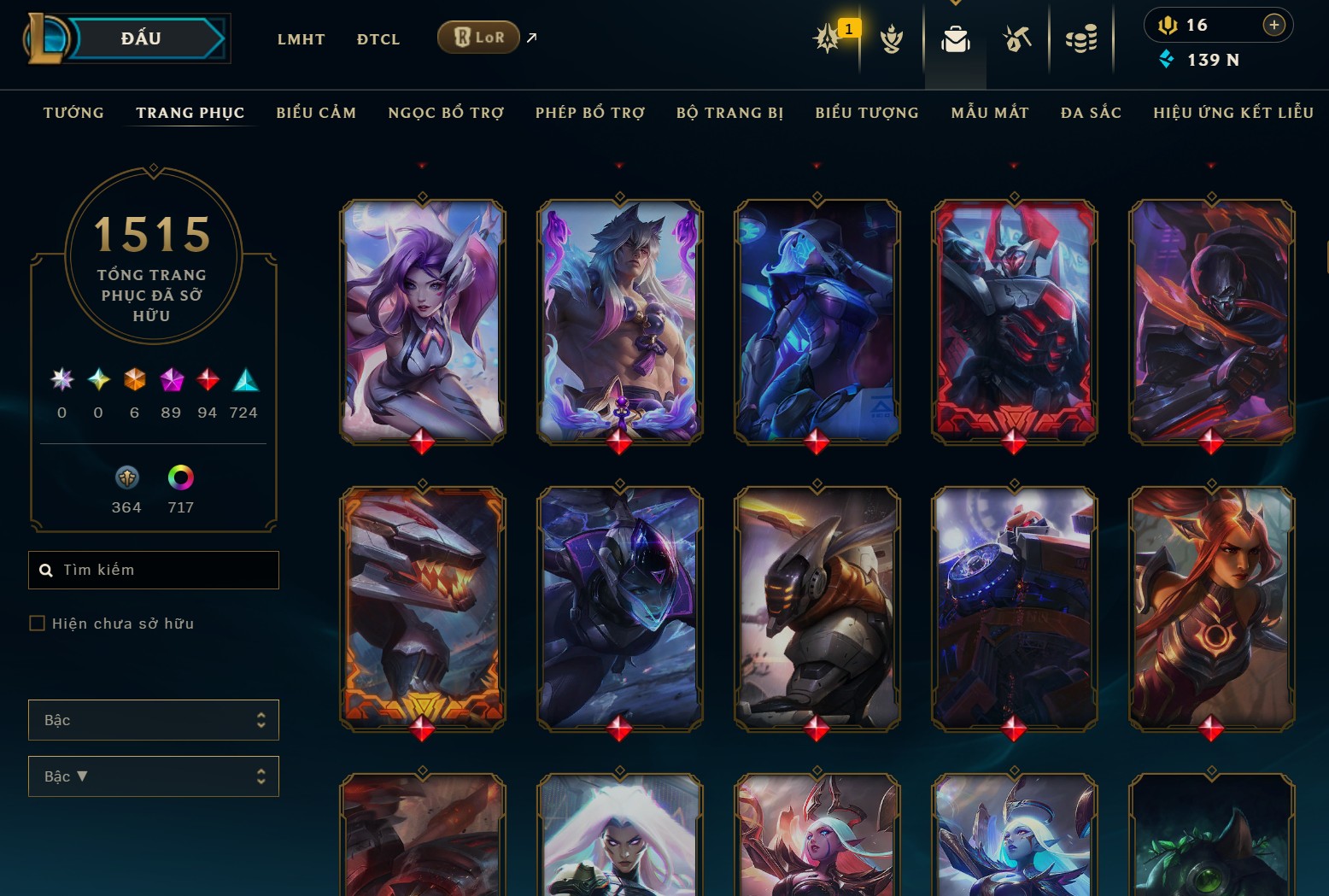The width and height of the screenshot is (1329, 896).
Task: Select the ĐTCL menu item
Action: coord(378,38)
